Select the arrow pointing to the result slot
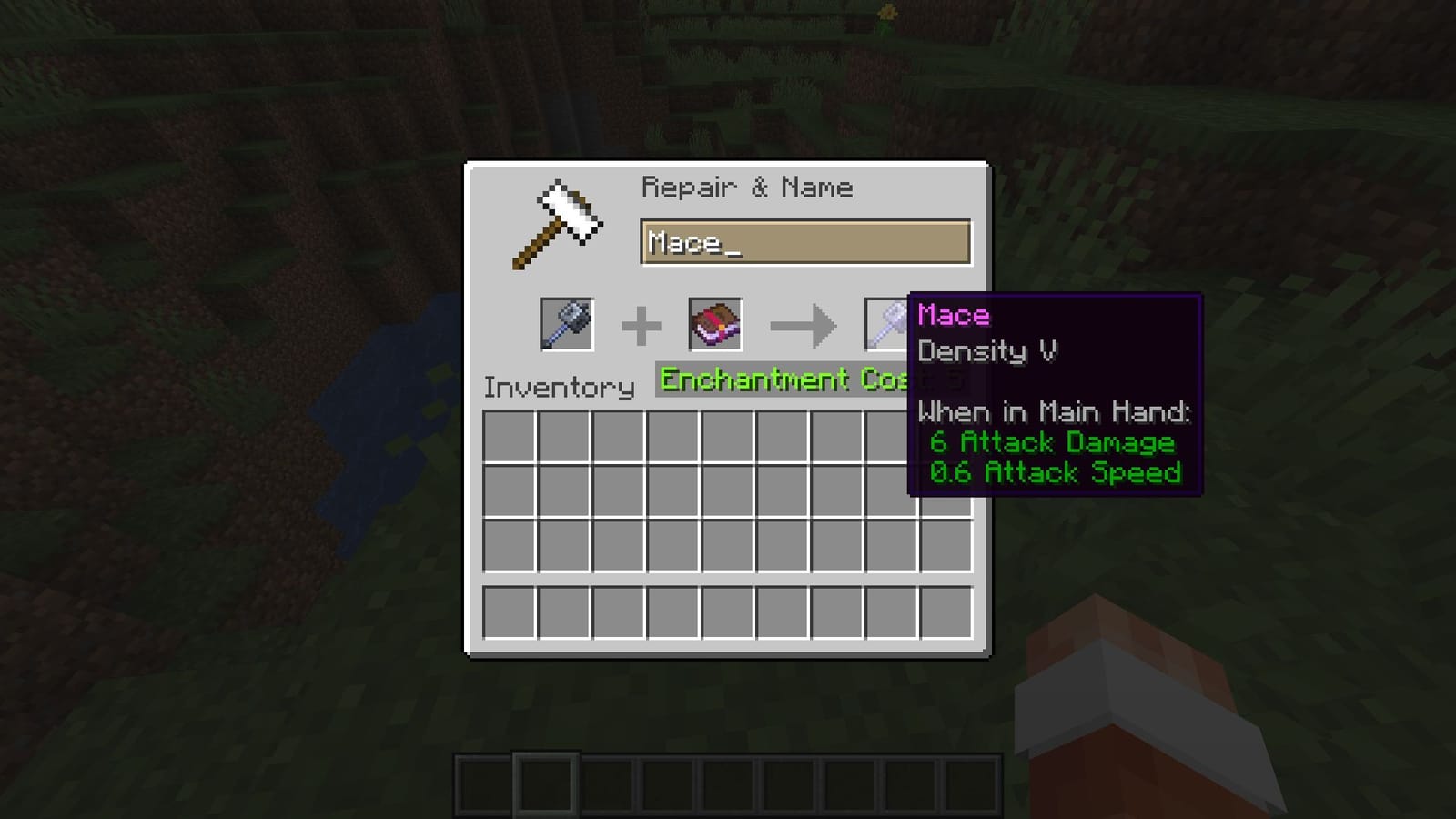The height and width of the screenshot is (819, 1456). (x=804, y=326)
